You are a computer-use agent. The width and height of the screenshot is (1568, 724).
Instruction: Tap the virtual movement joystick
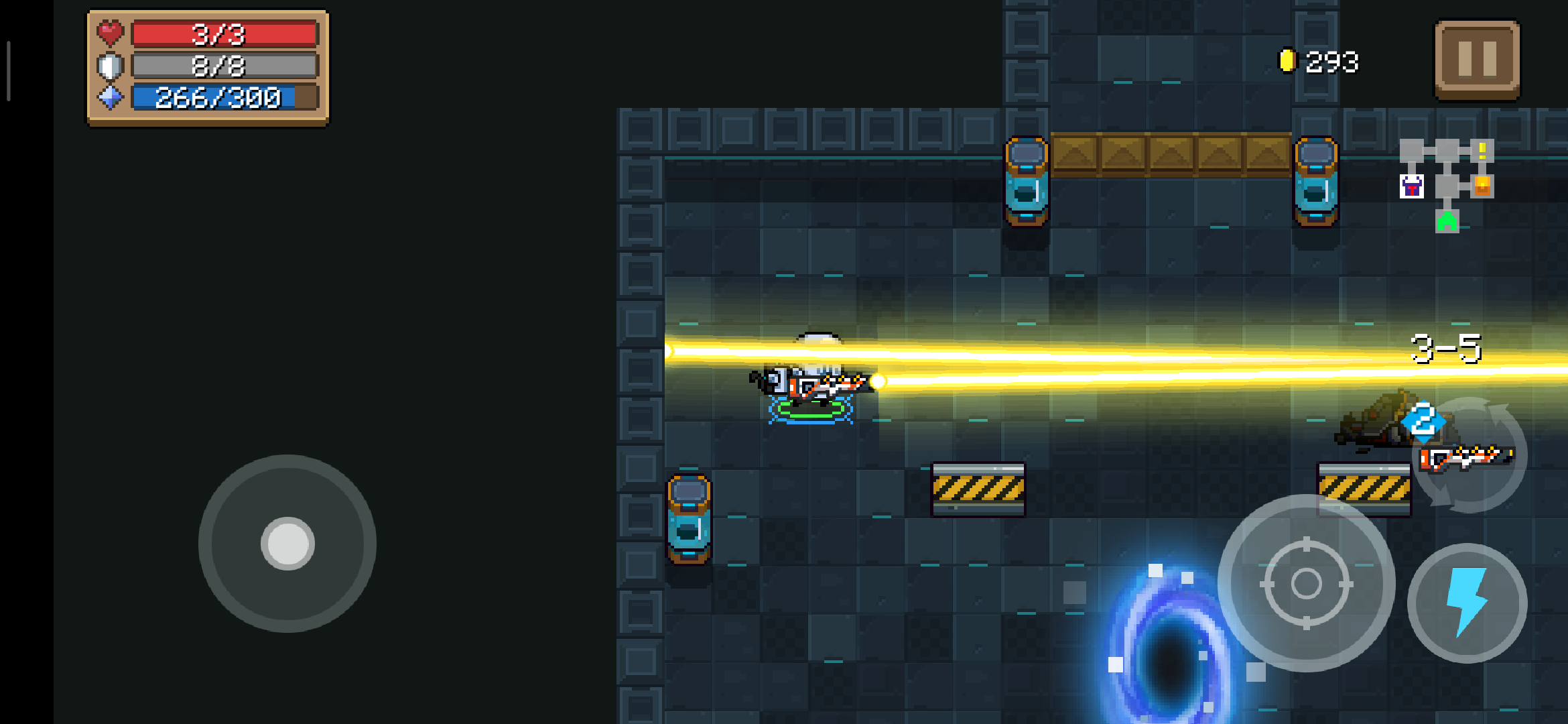coord(287,544)
